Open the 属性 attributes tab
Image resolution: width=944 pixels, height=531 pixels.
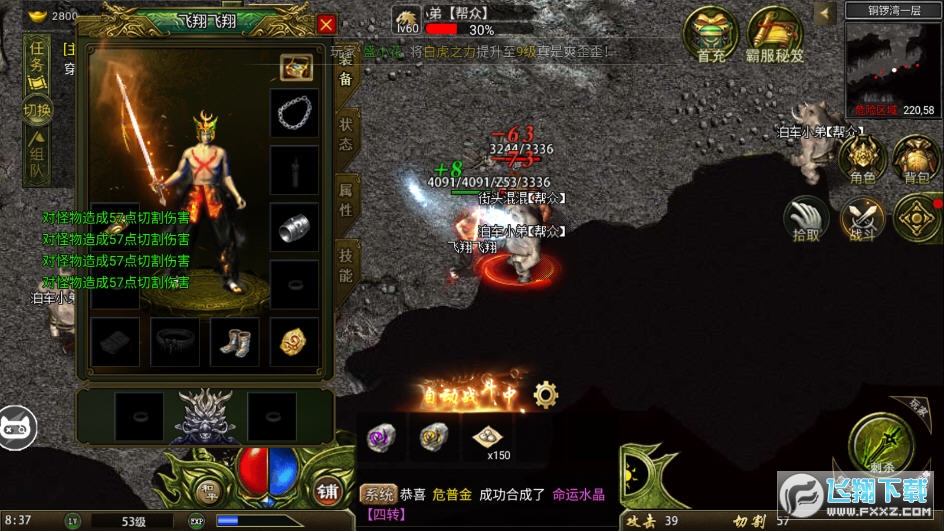pyautogui.click(x=345, y=198)
